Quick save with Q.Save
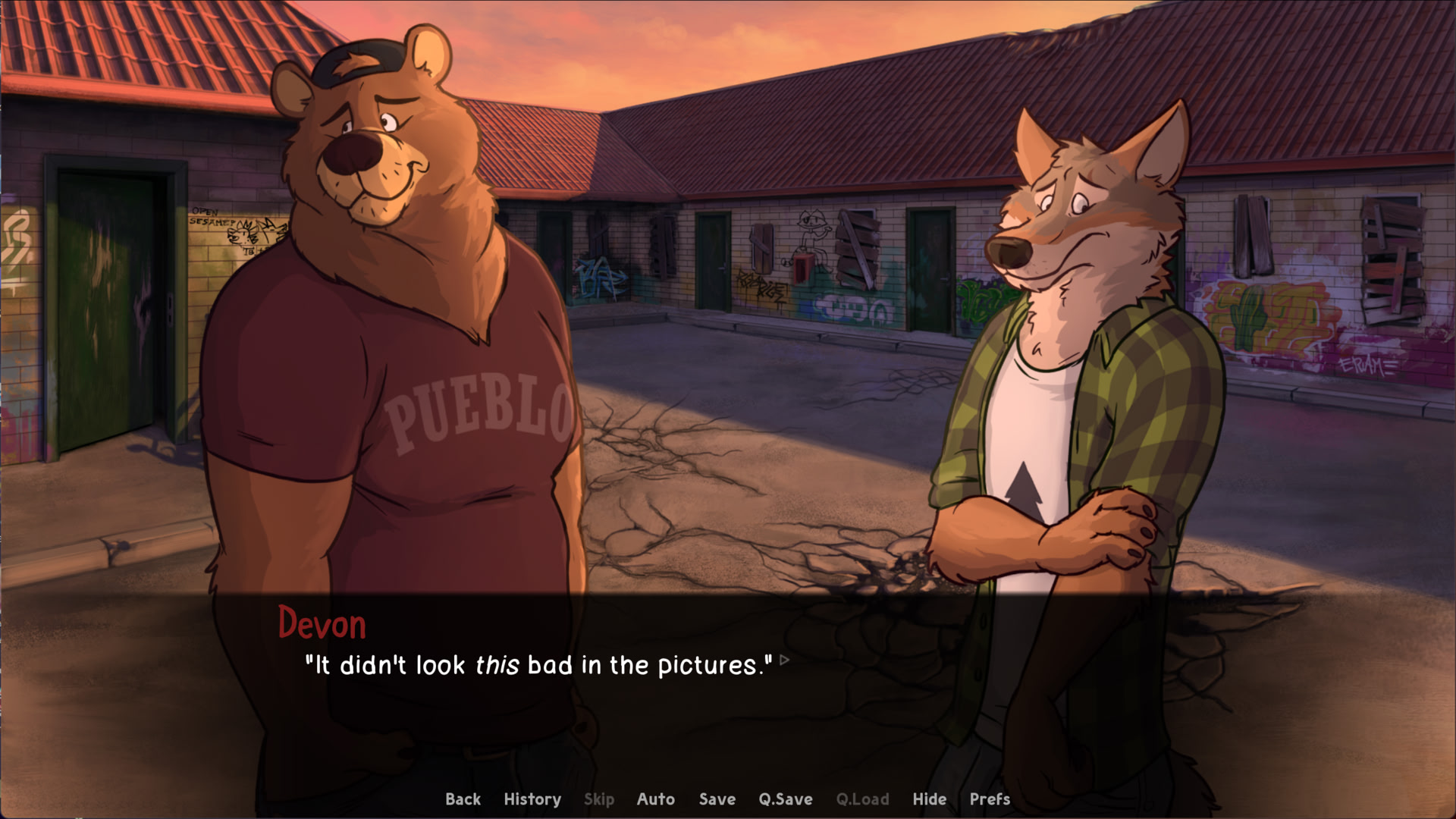The width and height of the screenshot is (1456, 819). (x=785, y=799)
